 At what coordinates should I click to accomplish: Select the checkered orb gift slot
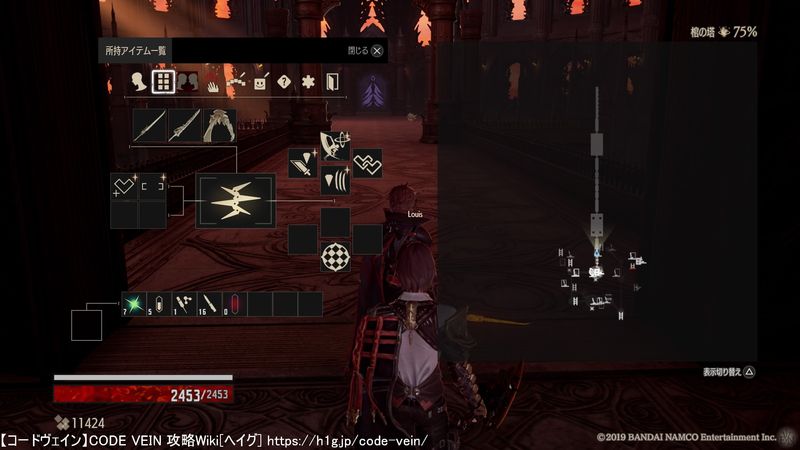(335, 258)
